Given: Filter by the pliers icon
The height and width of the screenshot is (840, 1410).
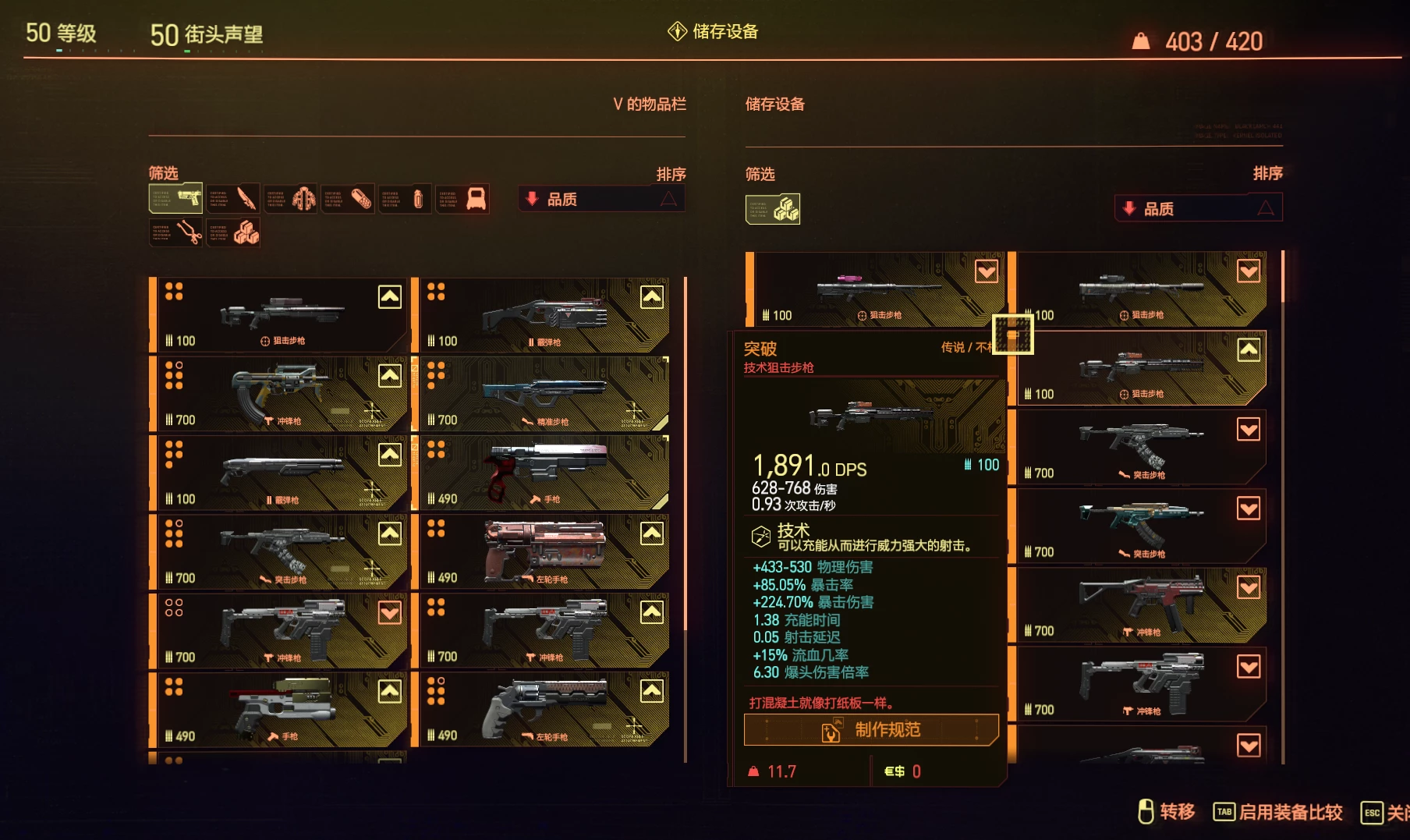Looking at the screenshot, I should click(176, 232).
